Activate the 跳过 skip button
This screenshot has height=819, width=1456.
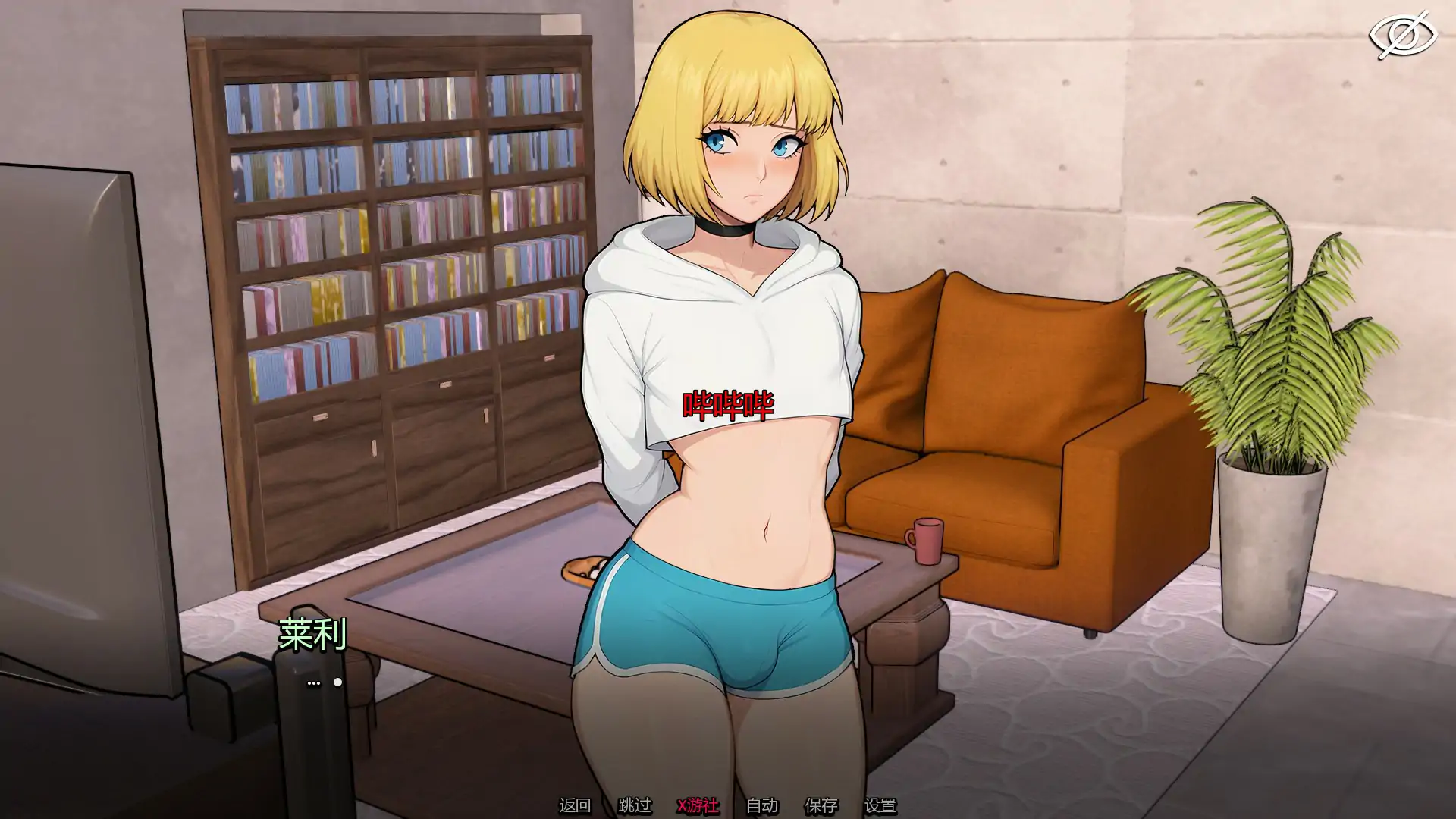point(634,805)
